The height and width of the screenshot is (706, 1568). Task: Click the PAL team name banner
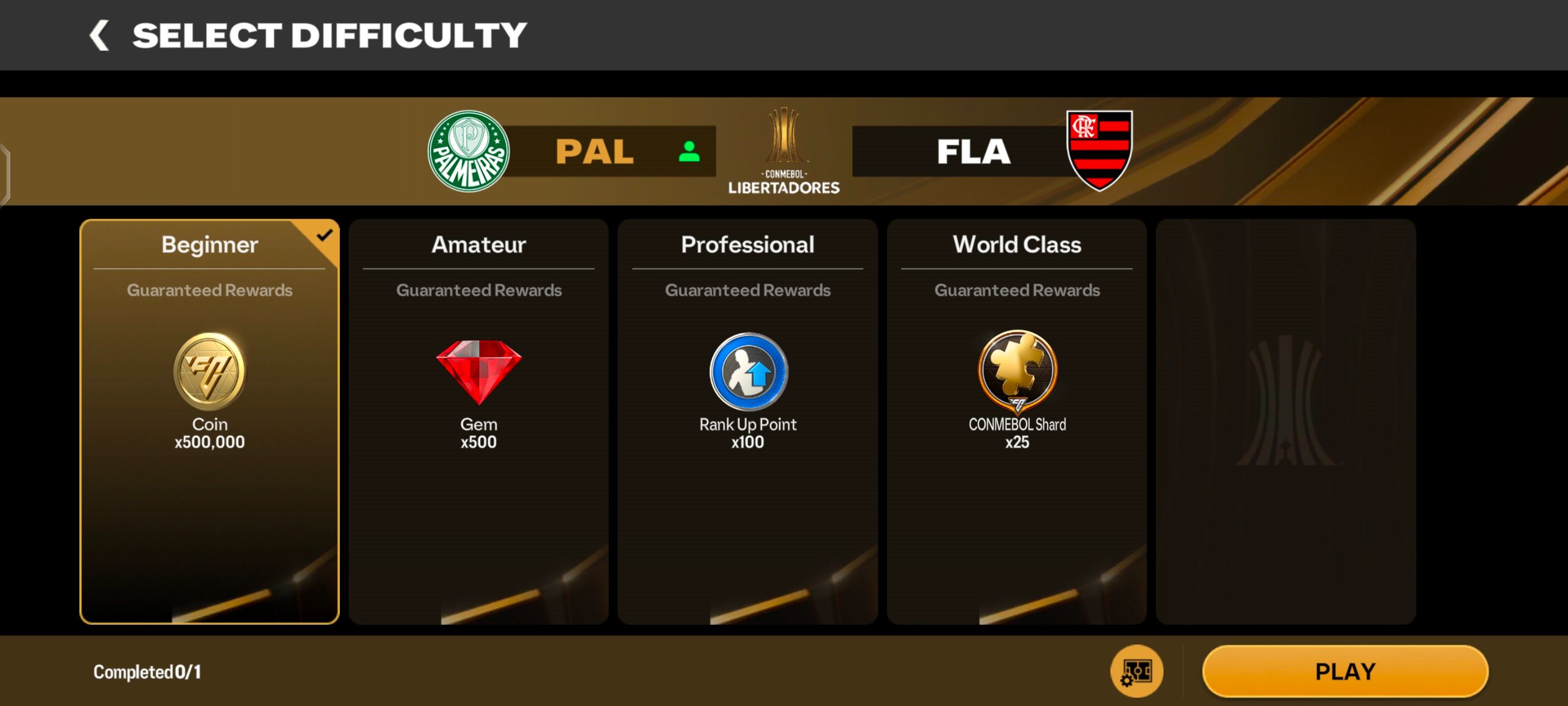[596, 151]
